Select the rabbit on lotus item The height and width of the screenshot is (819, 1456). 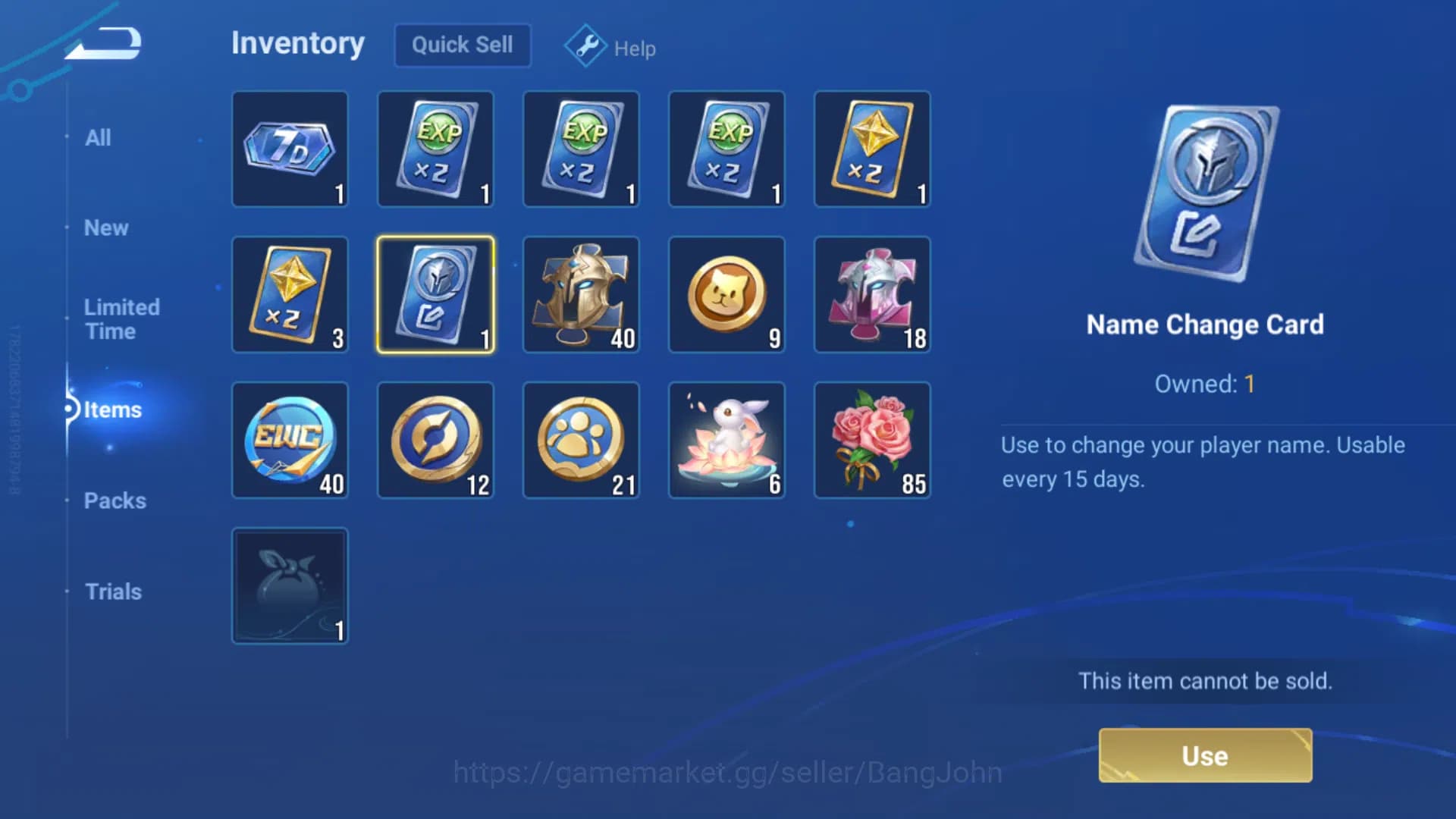coord(727,440)
